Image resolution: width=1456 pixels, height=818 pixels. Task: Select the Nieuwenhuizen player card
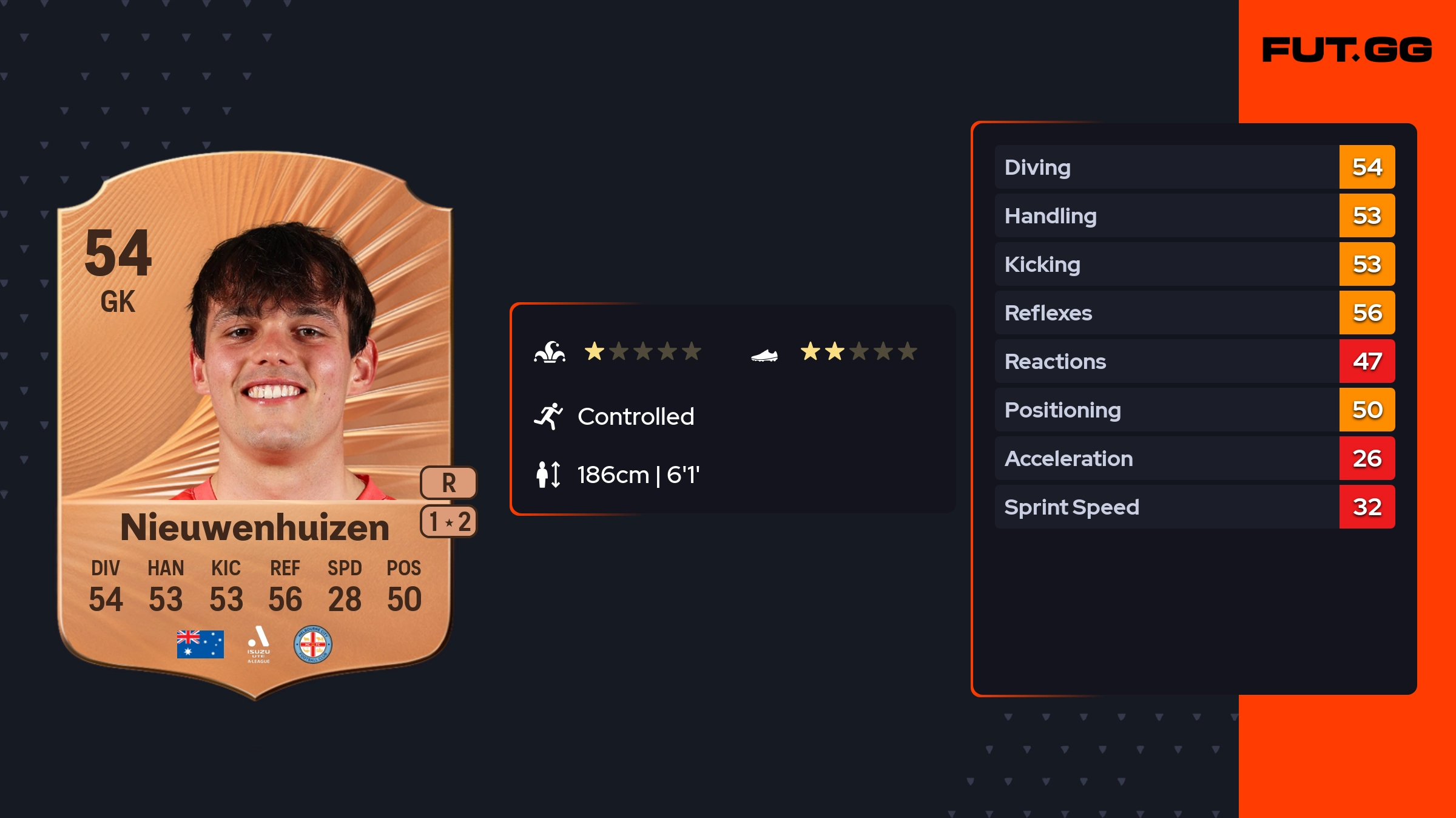255,425
